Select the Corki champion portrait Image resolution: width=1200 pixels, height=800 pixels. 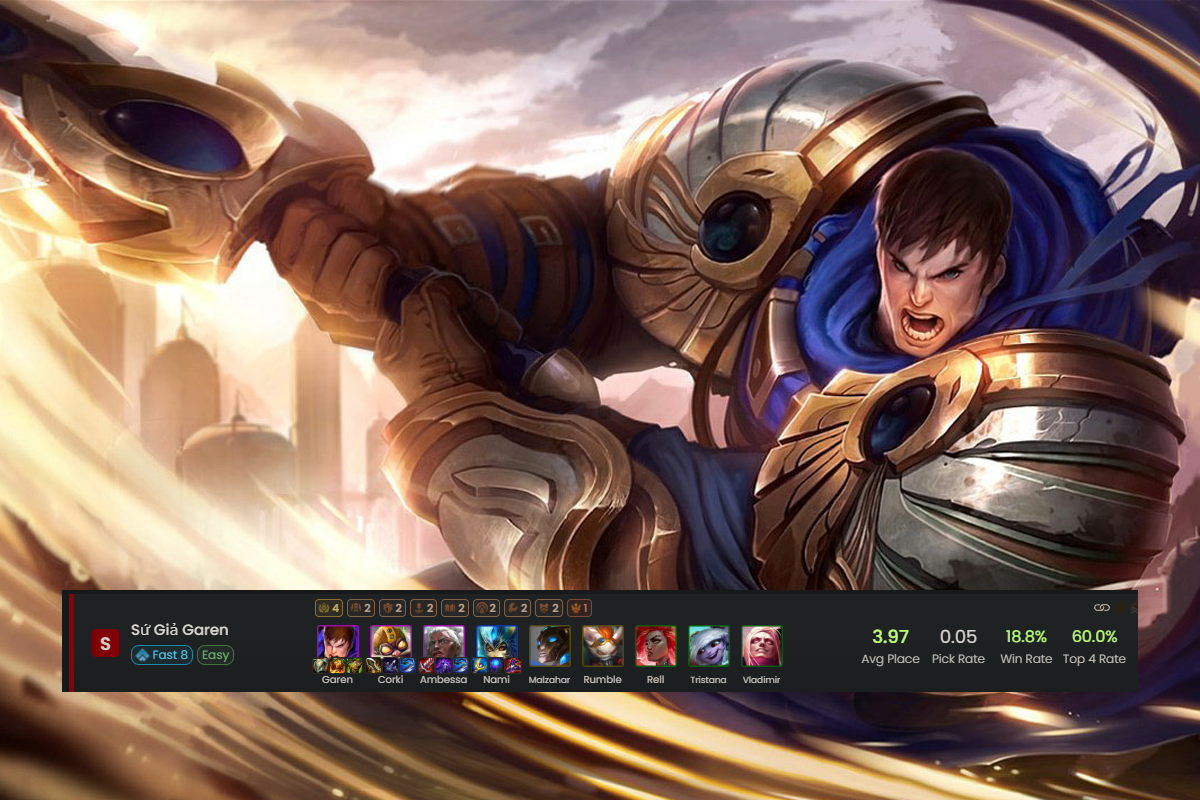(390, 644)
